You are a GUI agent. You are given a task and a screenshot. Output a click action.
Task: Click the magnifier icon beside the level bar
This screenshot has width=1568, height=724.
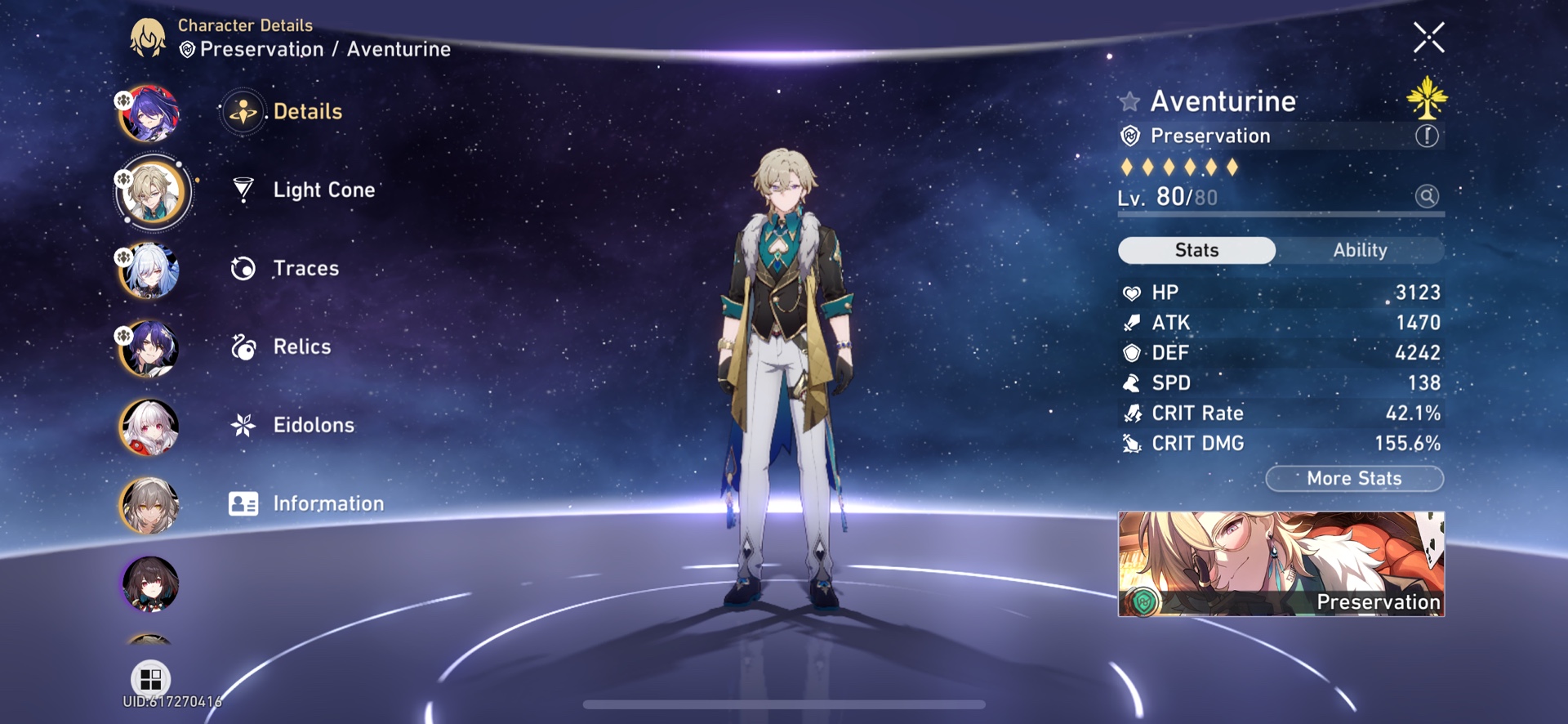point(1426,196)
